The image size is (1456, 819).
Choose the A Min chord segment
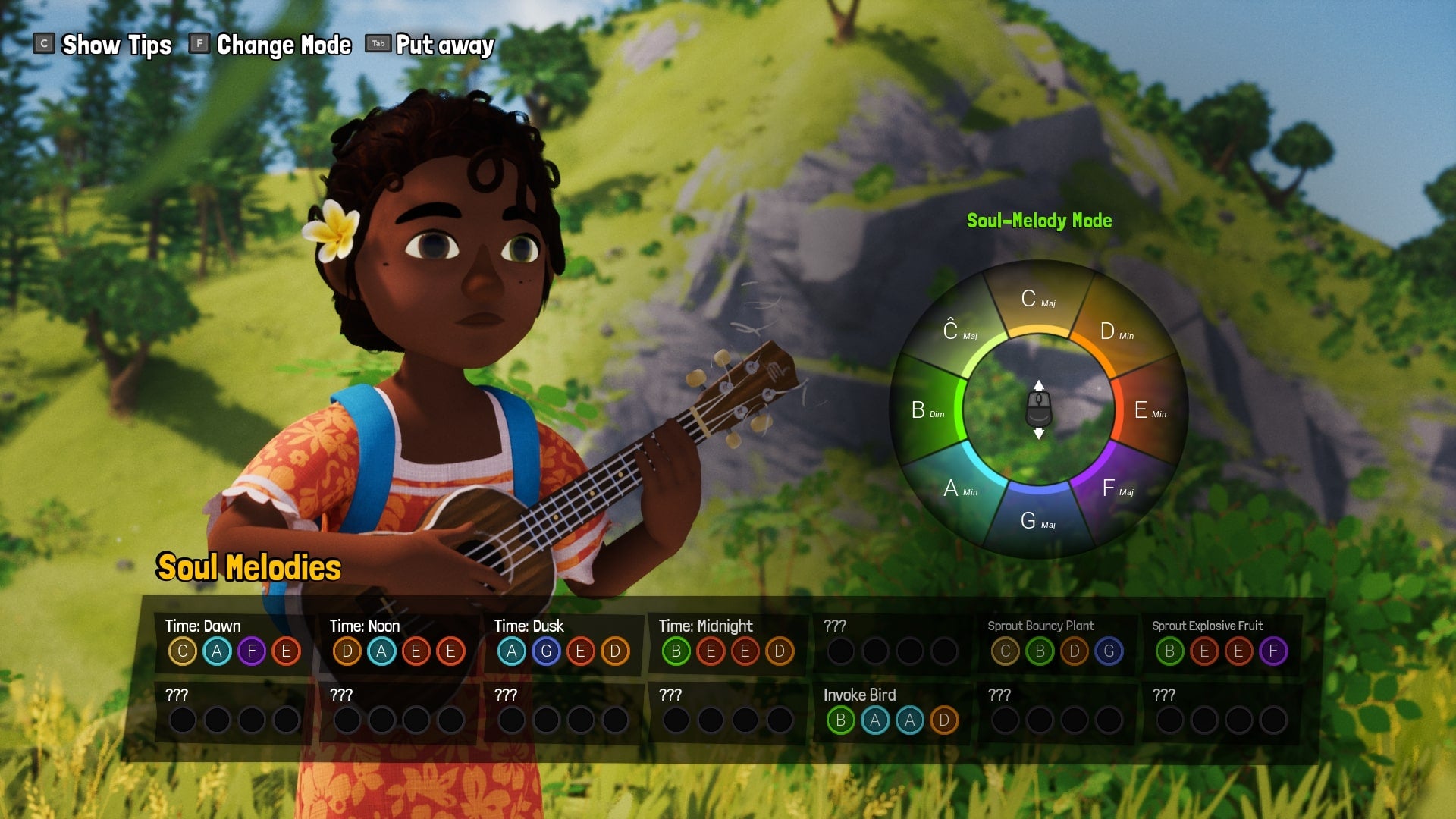coord(959,488)
